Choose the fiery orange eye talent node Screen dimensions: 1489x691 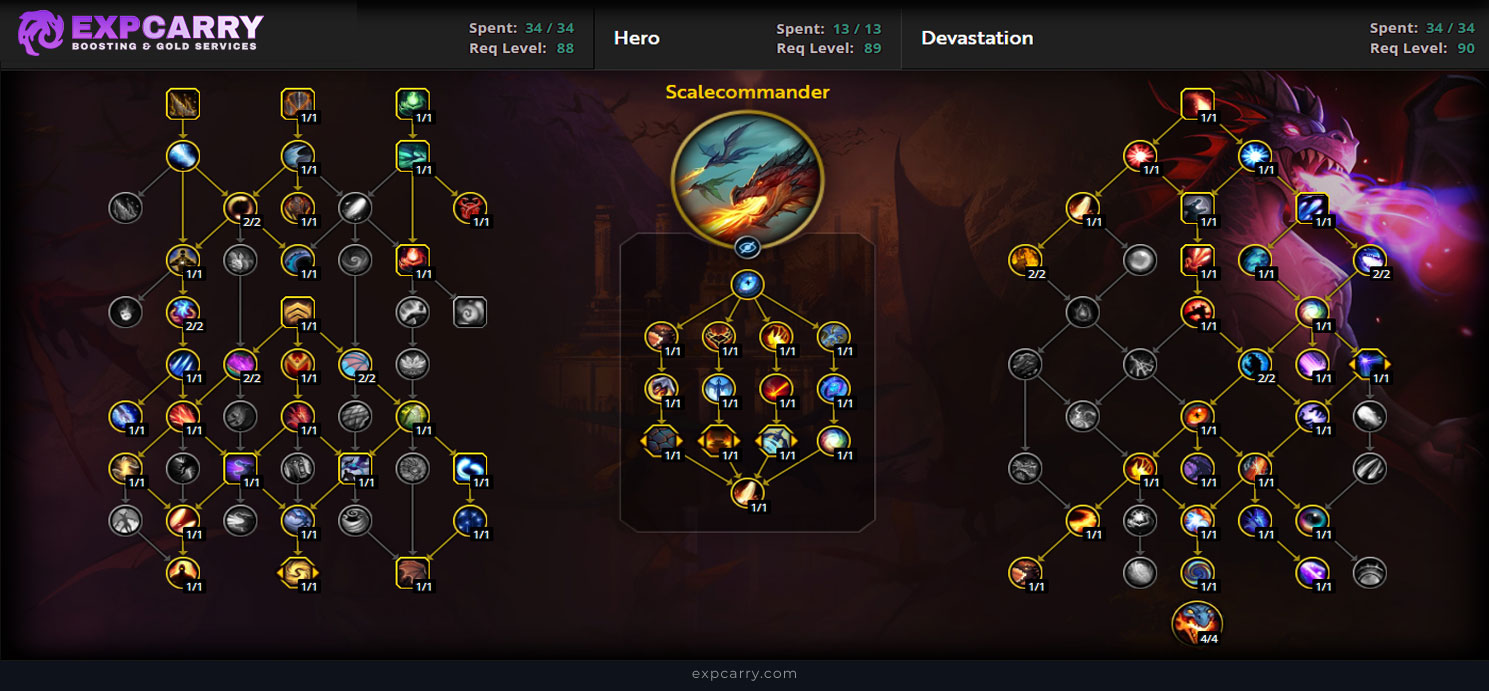(1197, 415)
